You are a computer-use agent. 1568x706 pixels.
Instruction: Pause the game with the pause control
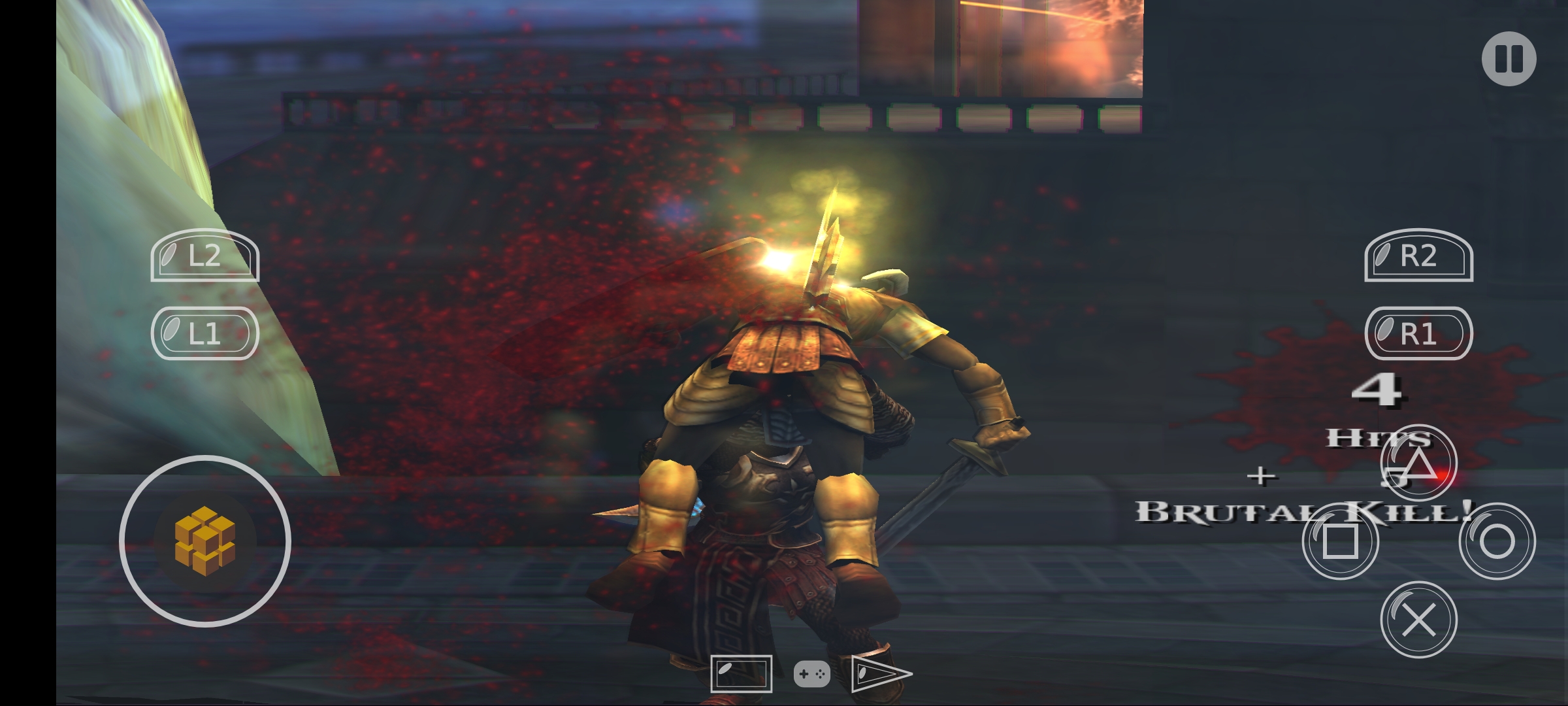click(1510, 59)
